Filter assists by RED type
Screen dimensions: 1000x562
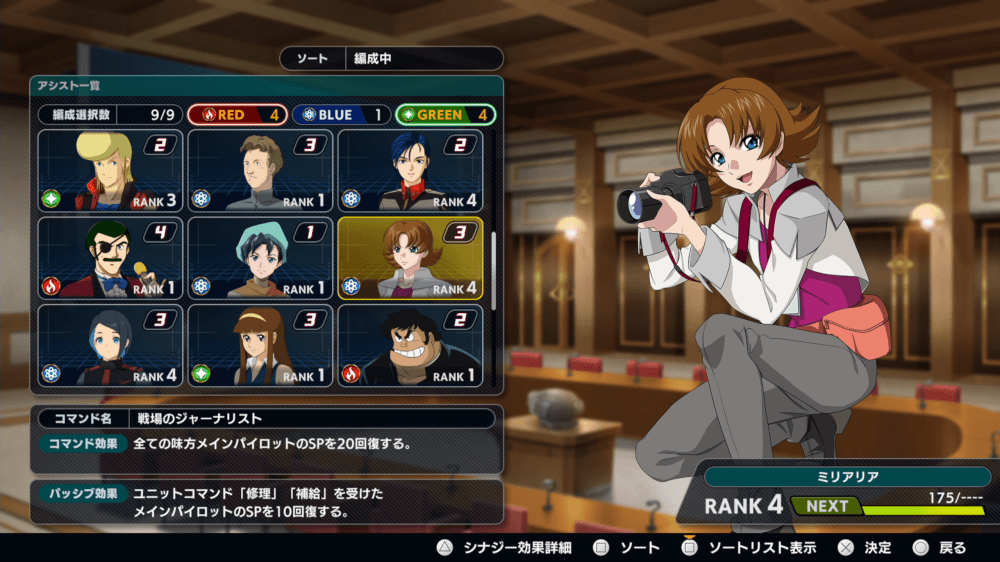click(x=237, y=115)
